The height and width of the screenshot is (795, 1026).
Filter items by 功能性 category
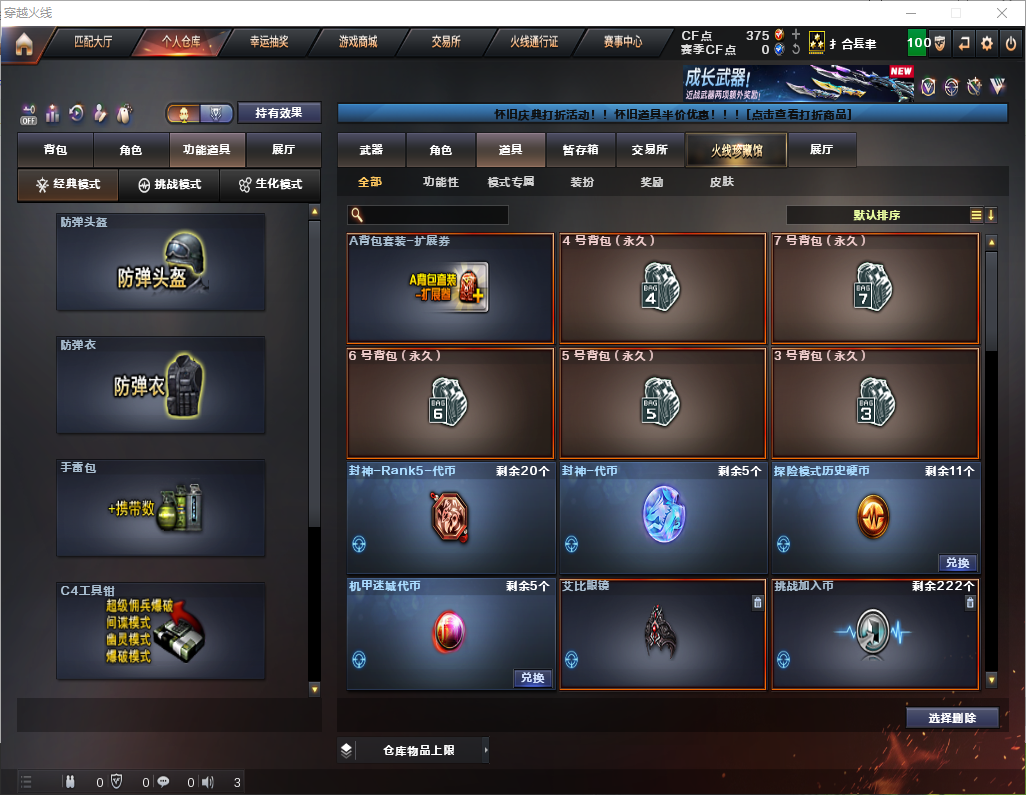click(x=440, y=182)
